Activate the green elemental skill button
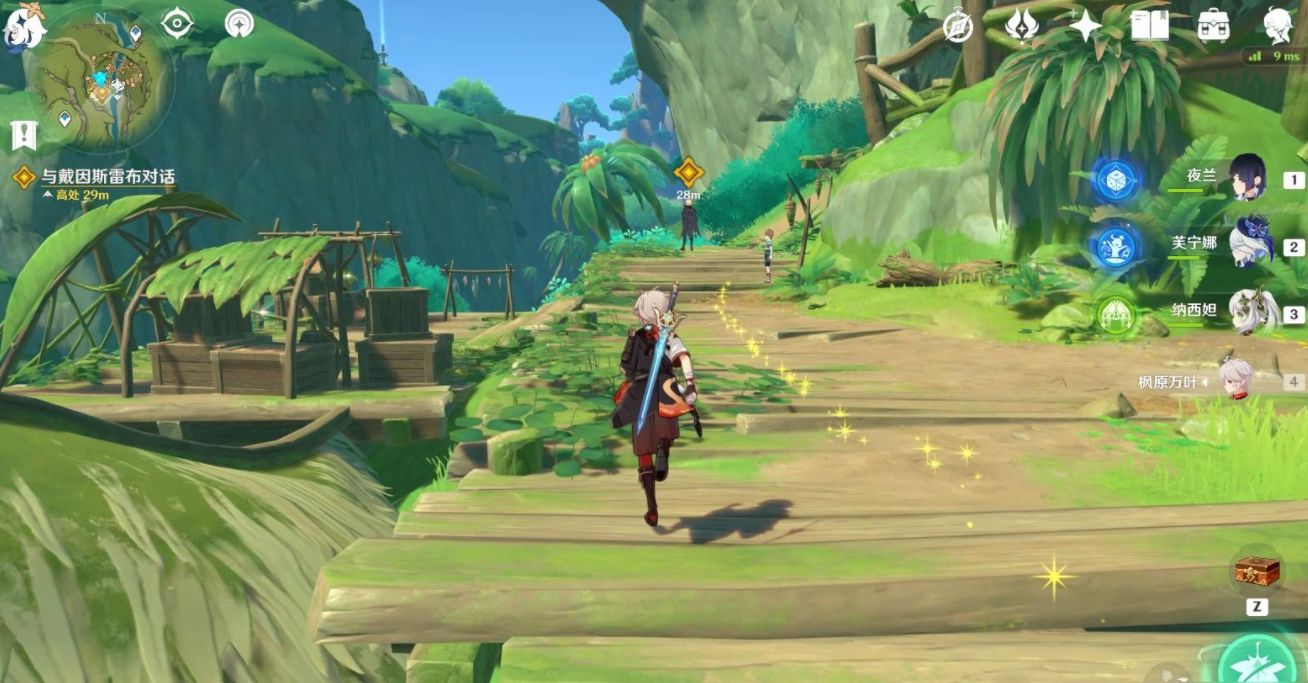 coord(1258,660)
